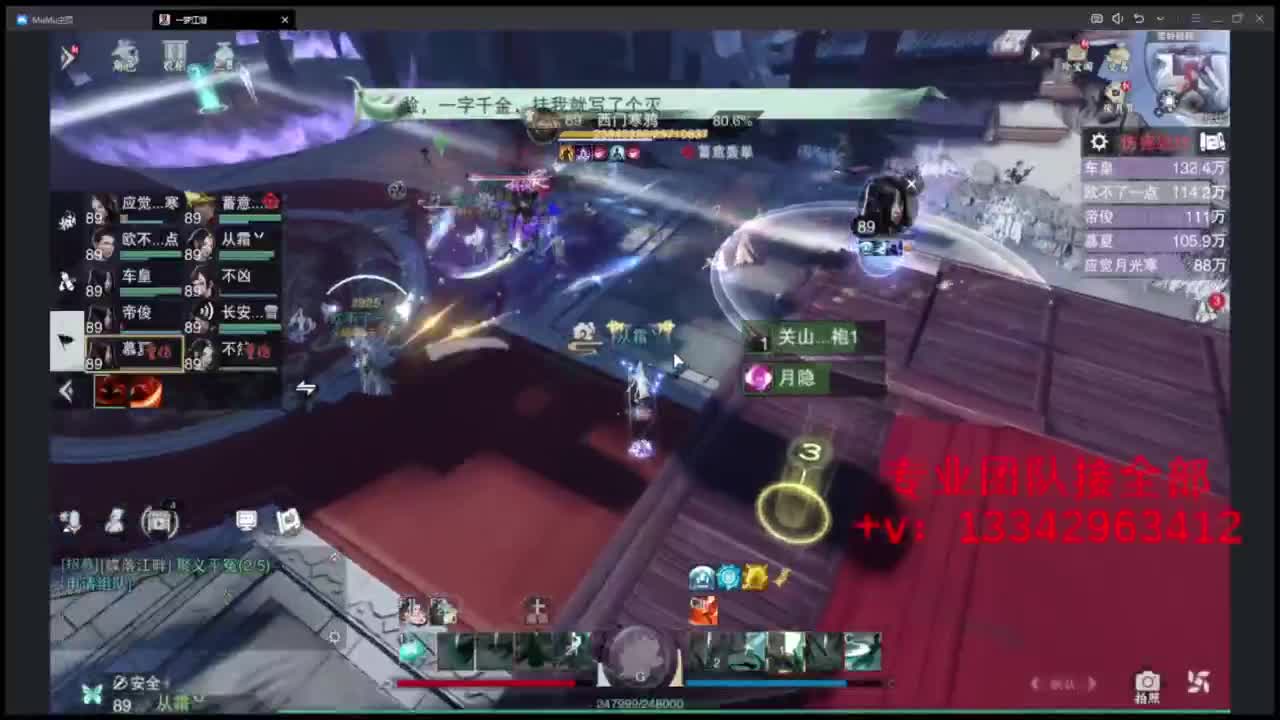Image resolution: width=1280 pixels, height=720 pixels.
Task: Open the damage statistics settings gear
Action: [1098, 141]
